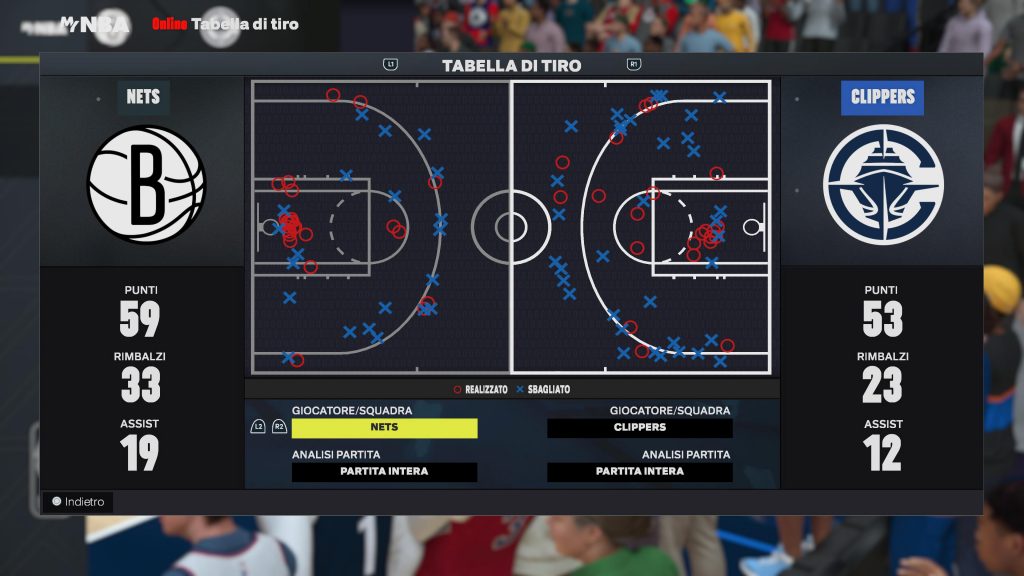Go back with the Indietro button

[x=79, y=502]
